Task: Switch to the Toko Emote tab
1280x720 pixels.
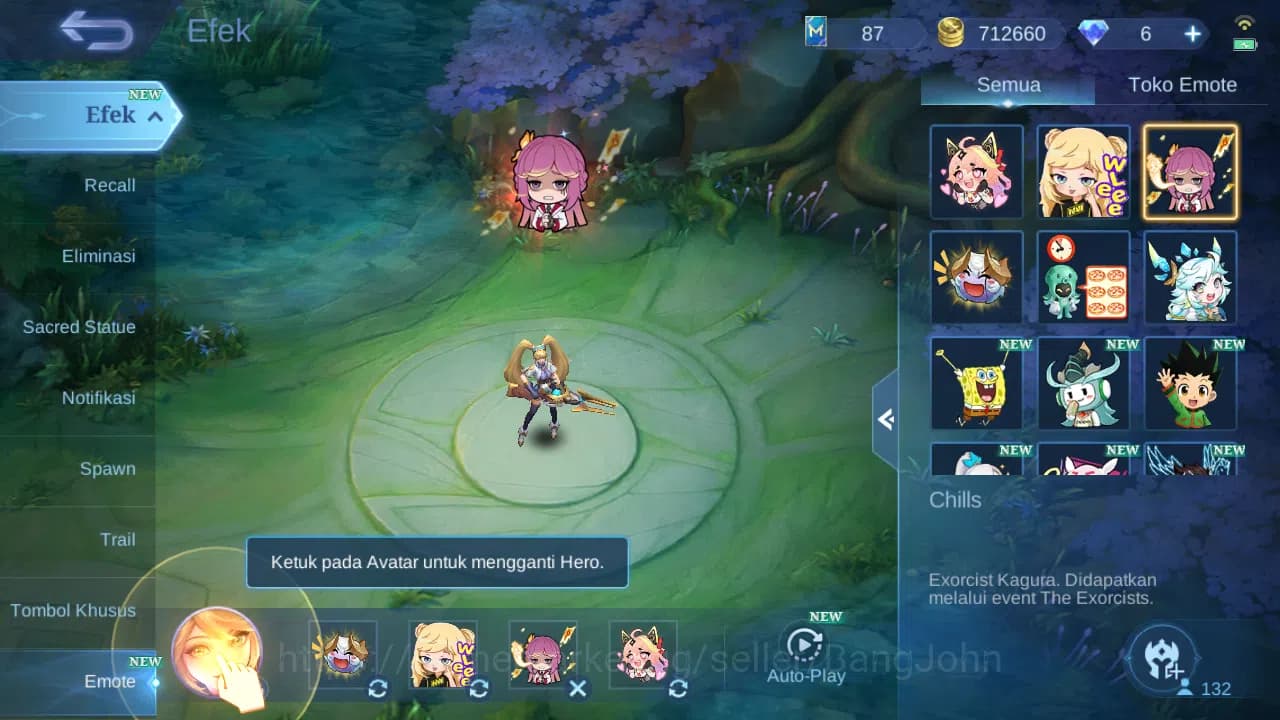Action: point(1183,84)
